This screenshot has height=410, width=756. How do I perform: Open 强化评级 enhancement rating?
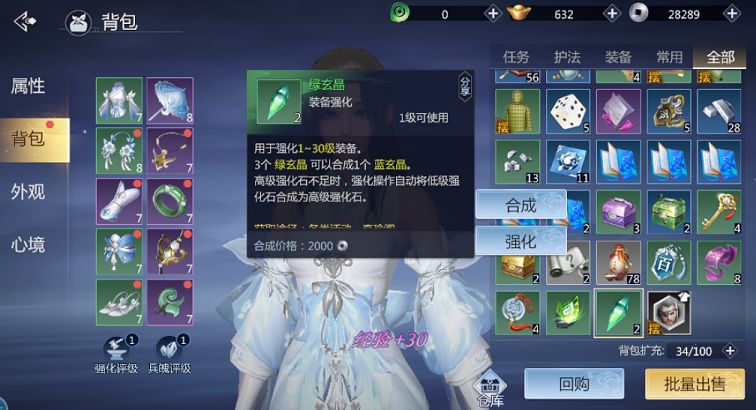tap(118, 353)
